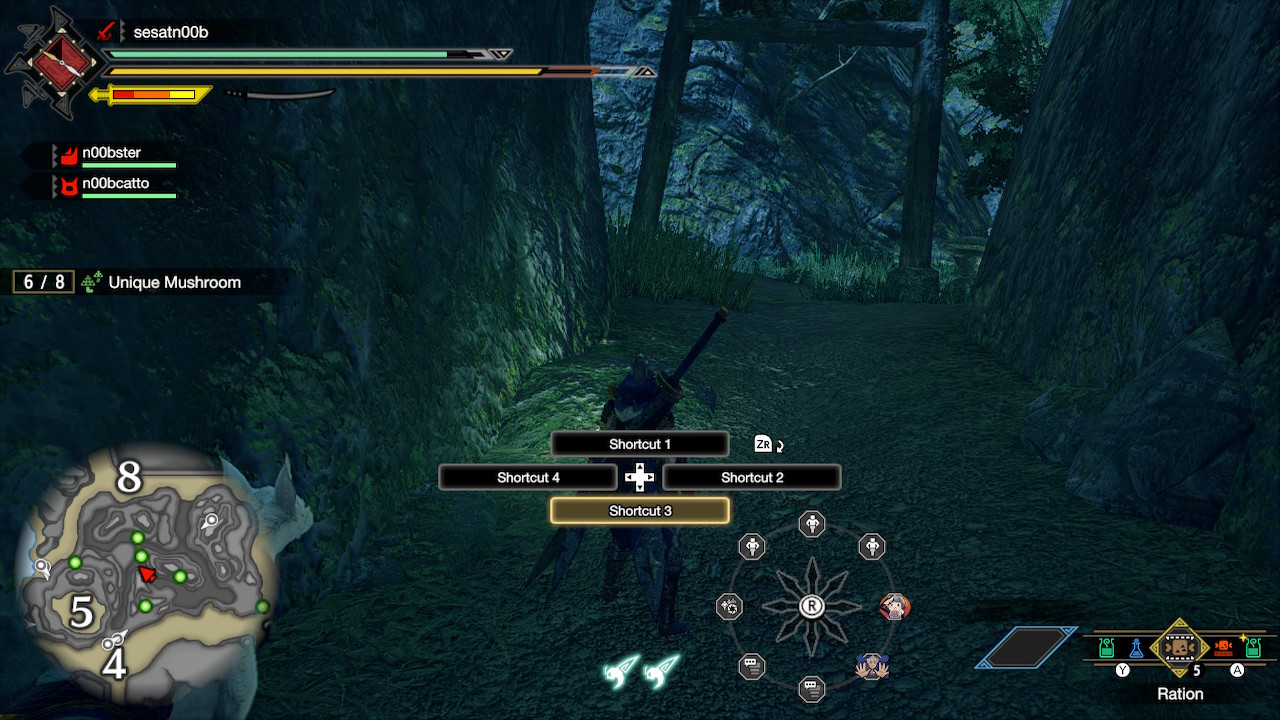The height and width of the screenshot is (720, 1280).
Task: Select the blue Antidote flask icon
Action: [1136, 648]
